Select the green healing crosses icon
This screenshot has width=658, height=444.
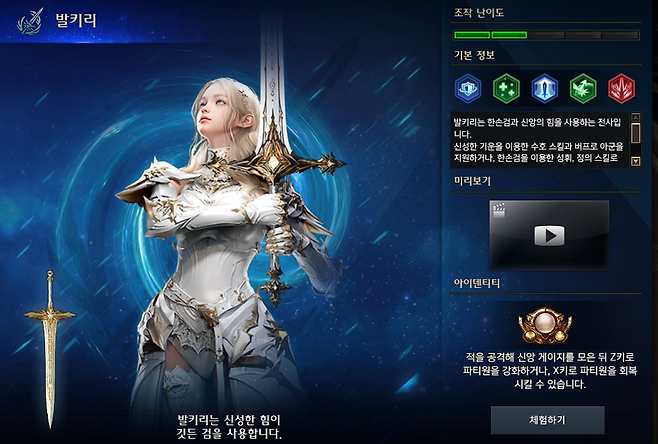(x=507, y=89)
